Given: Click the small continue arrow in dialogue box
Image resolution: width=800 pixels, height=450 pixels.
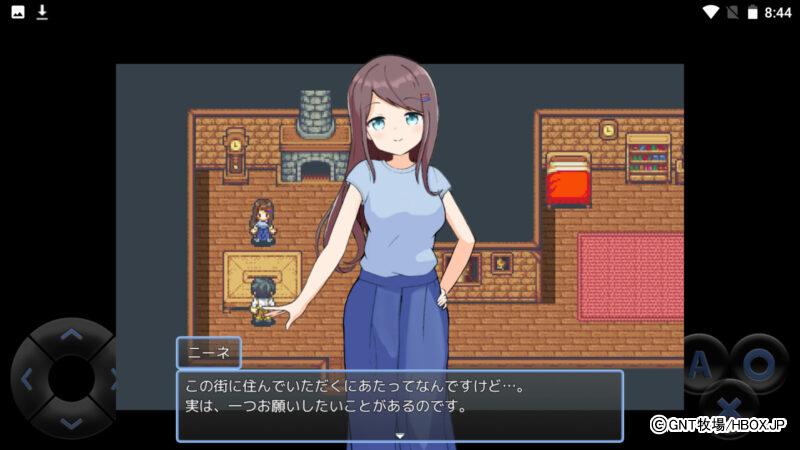Looking at the screenshot, I should click(400, 436).
